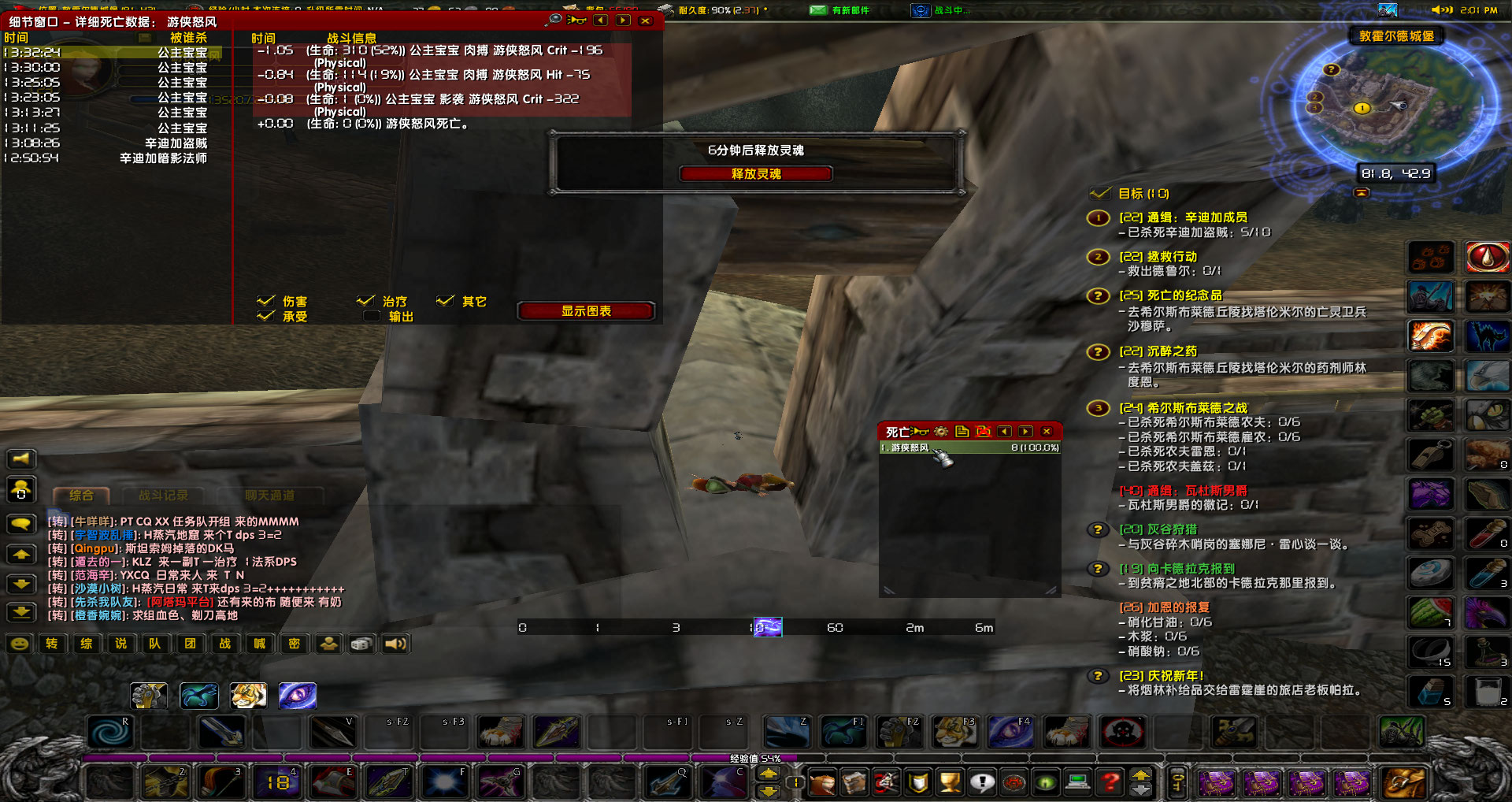This screenshot has width=1512, height=802.
Task: Click the dice roll icon in the chat bar
Action: coord(361,644)
